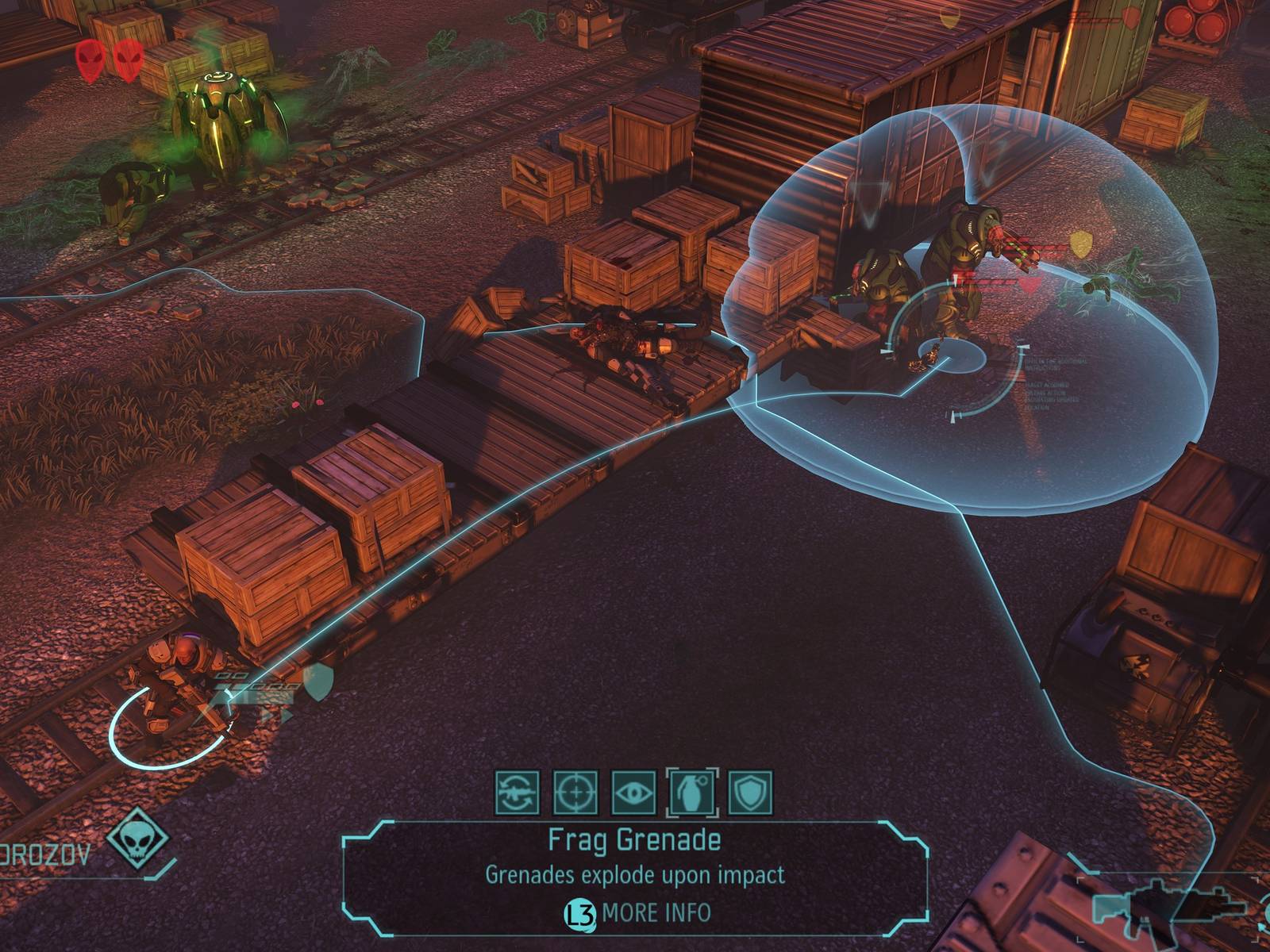Activate the Overwatch eye ability
The width and height of the screenshot is (1270, 952).
point(634,793)
